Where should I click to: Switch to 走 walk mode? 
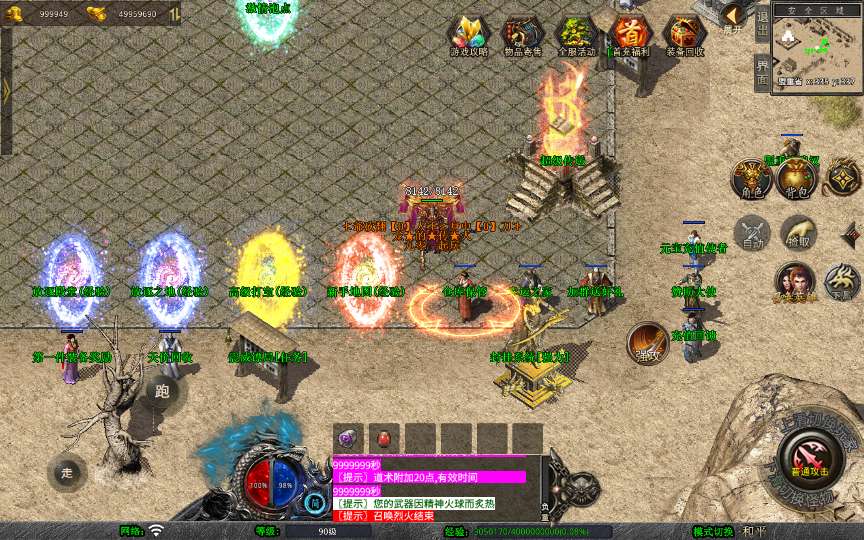(x=67, y=472)
